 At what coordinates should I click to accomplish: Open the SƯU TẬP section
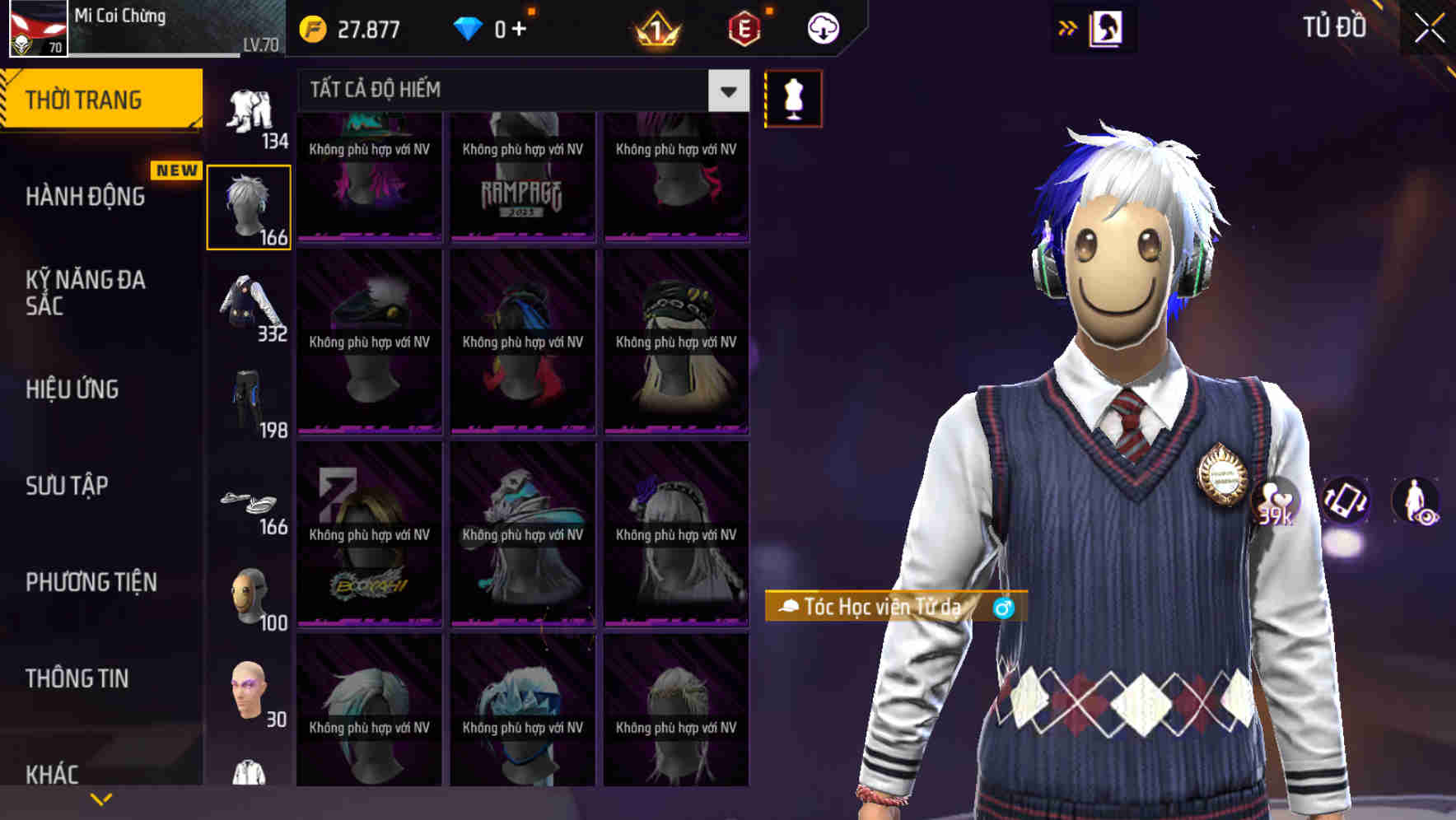pos(66,486)
